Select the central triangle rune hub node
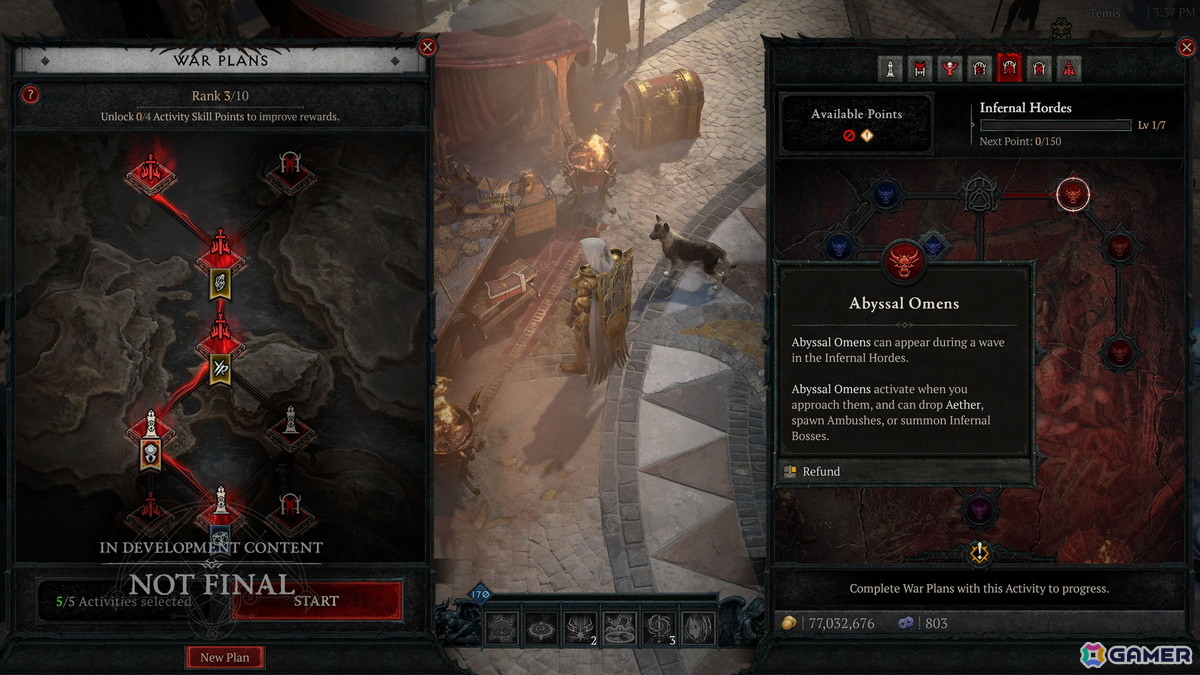The height and width of the screenshot is (675, 1200). pyautogui.click(x=978, y=194)
